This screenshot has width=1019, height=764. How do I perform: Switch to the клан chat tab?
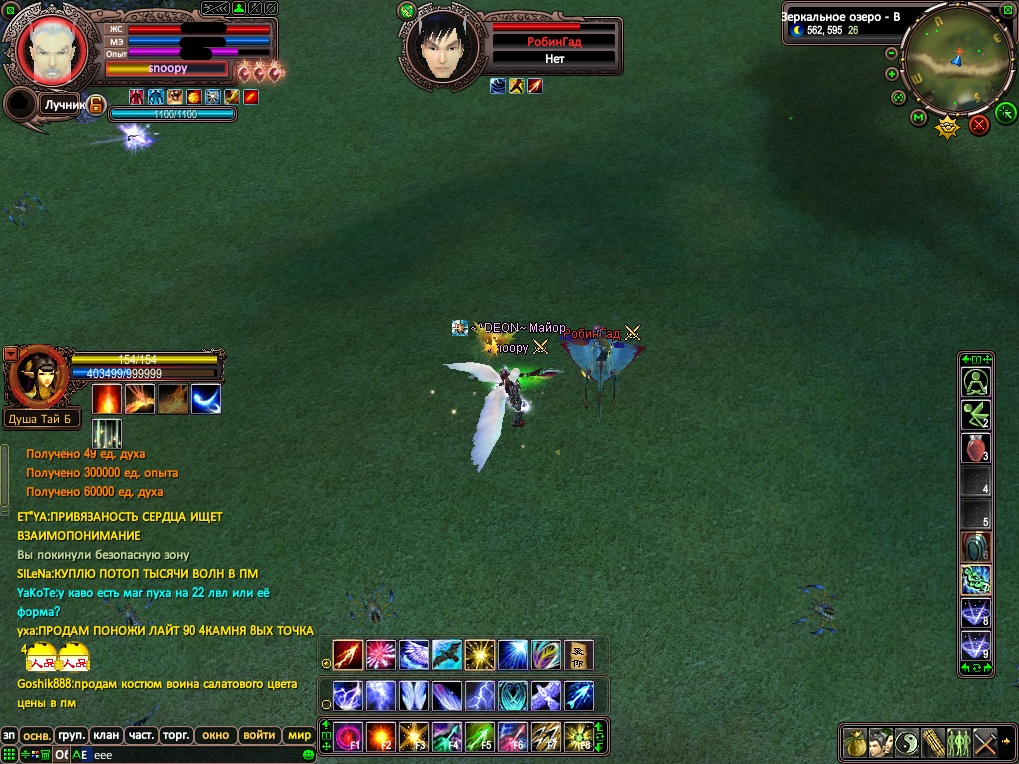coord(105,735)
